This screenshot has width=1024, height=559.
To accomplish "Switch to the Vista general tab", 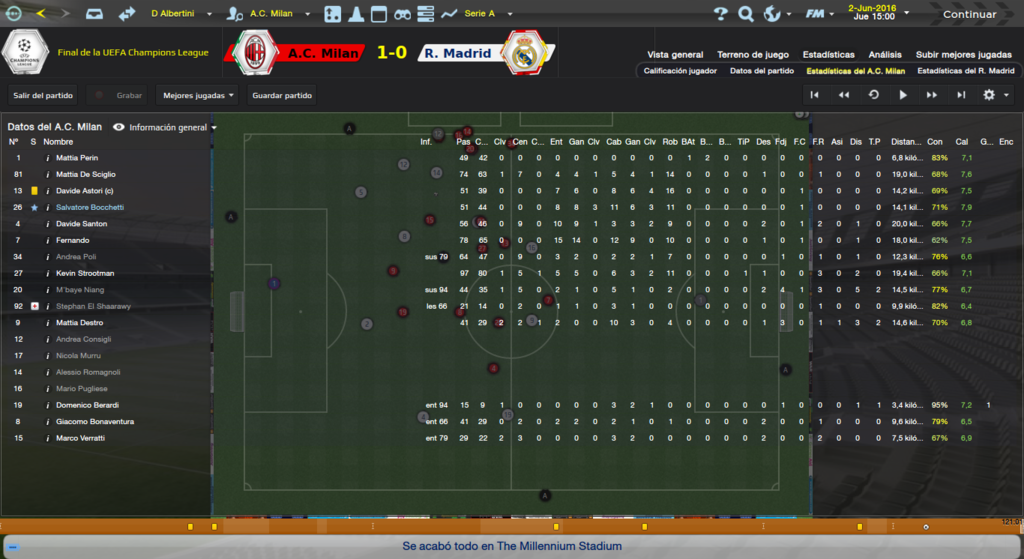I will 675,55.
